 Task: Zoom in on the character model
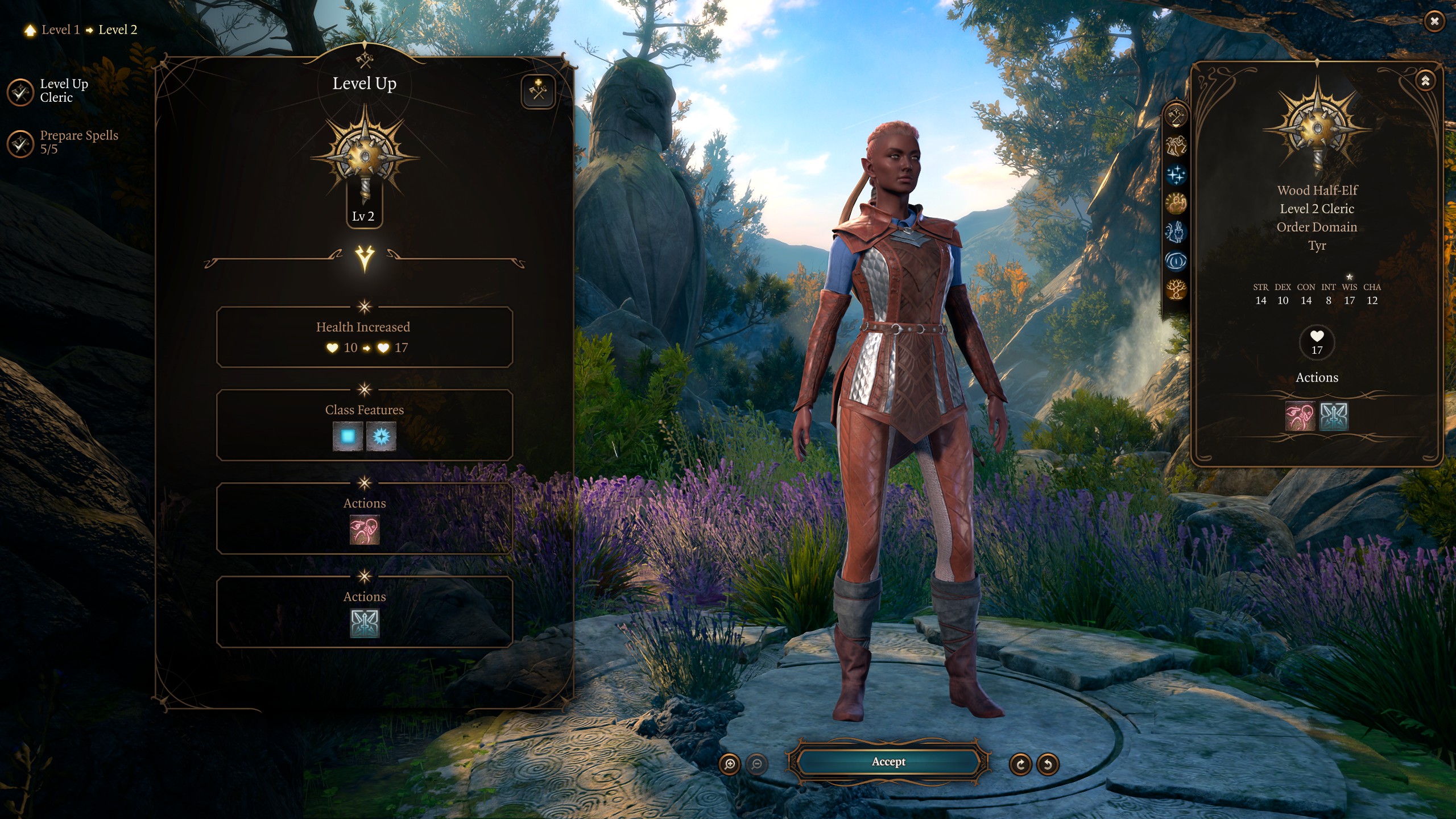(x=730, y=764)
